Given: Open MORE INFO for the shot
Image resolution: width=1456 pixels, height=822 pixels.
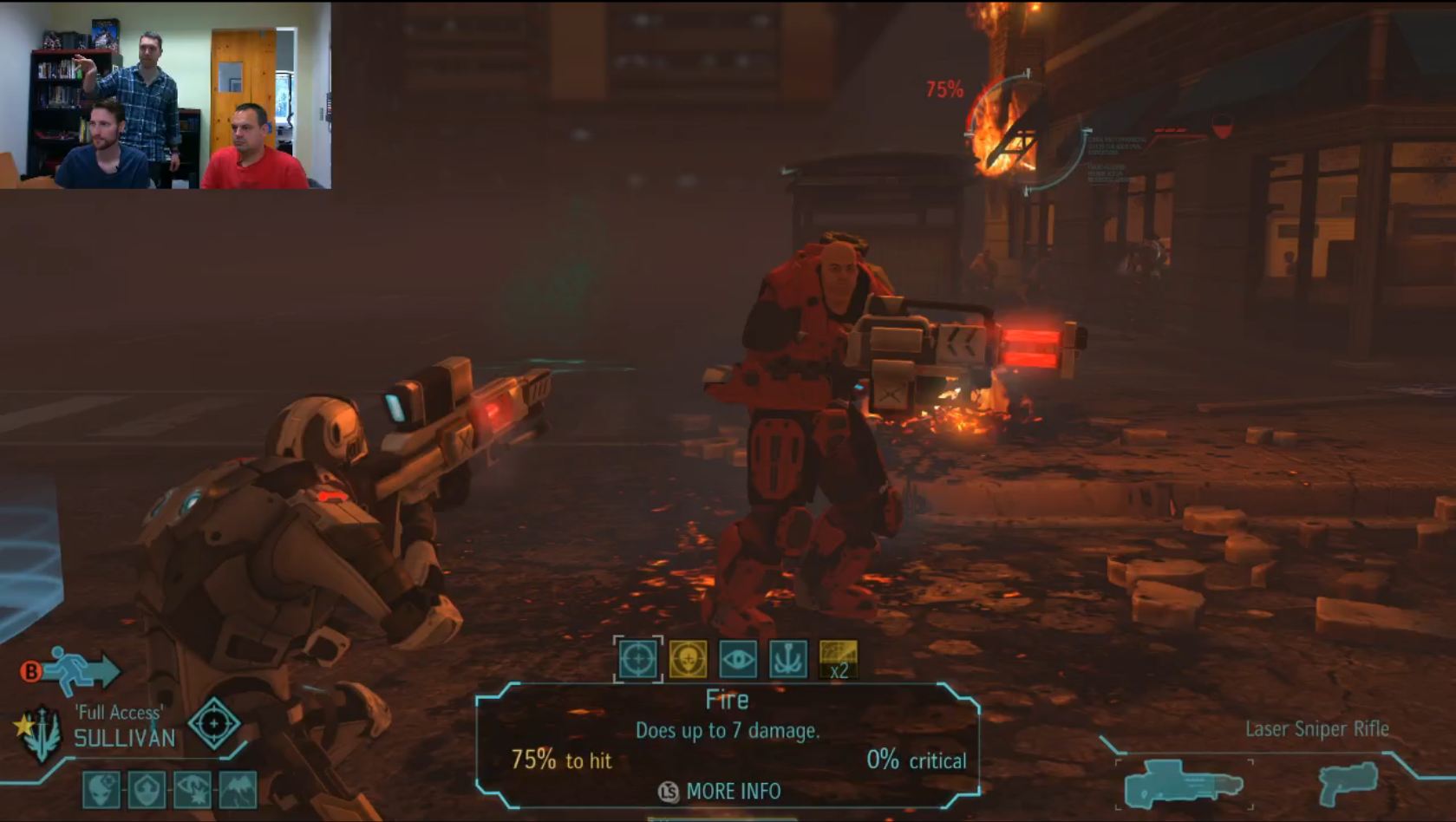Looking at the screenshot, I should 721,791.
